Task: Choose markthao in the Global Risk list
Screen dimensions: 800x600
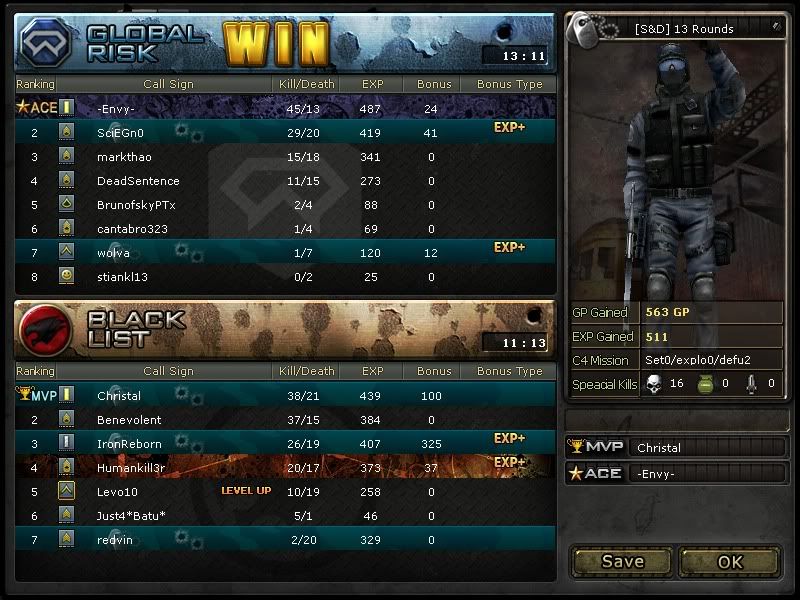Action: point(285,157)
